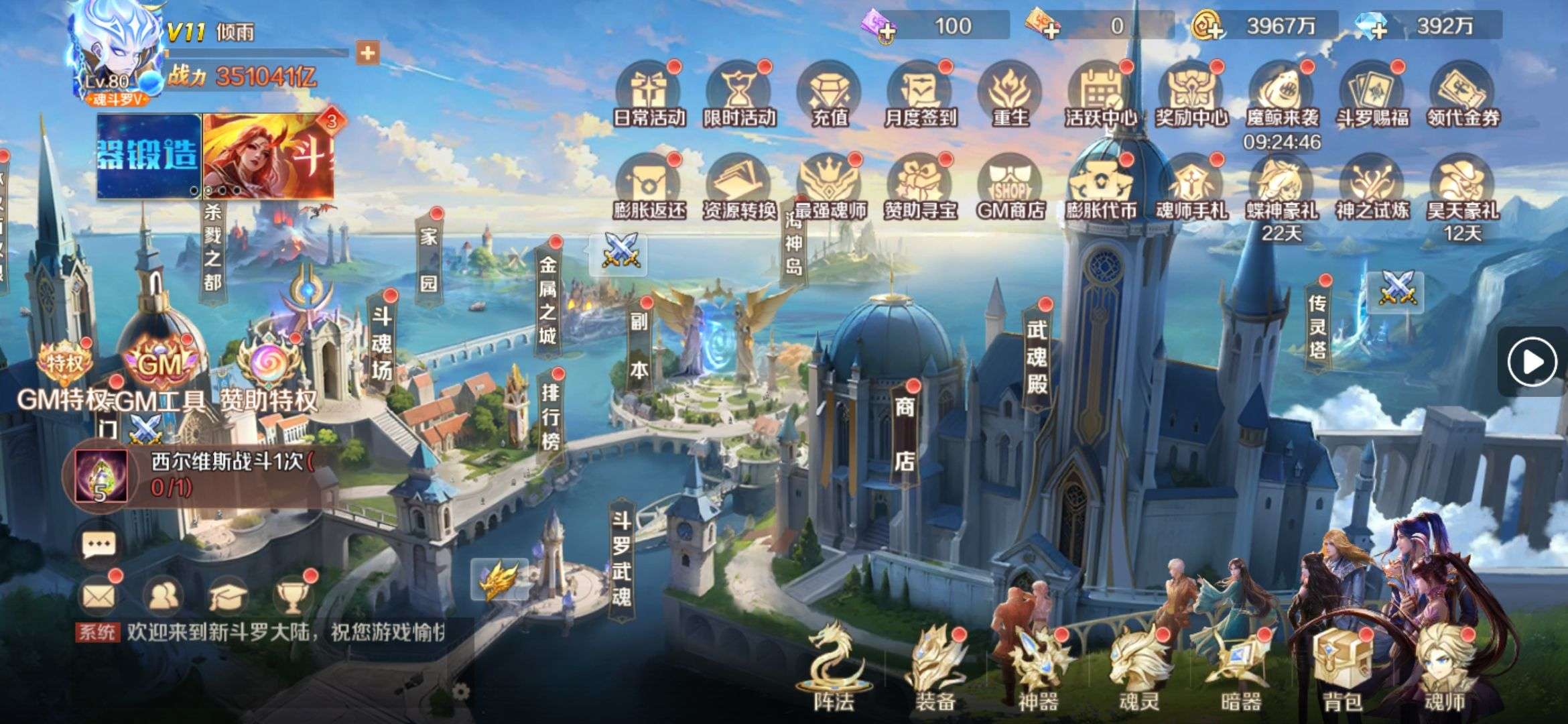Open the 充值 recharge diamond icon

[830, 94]
